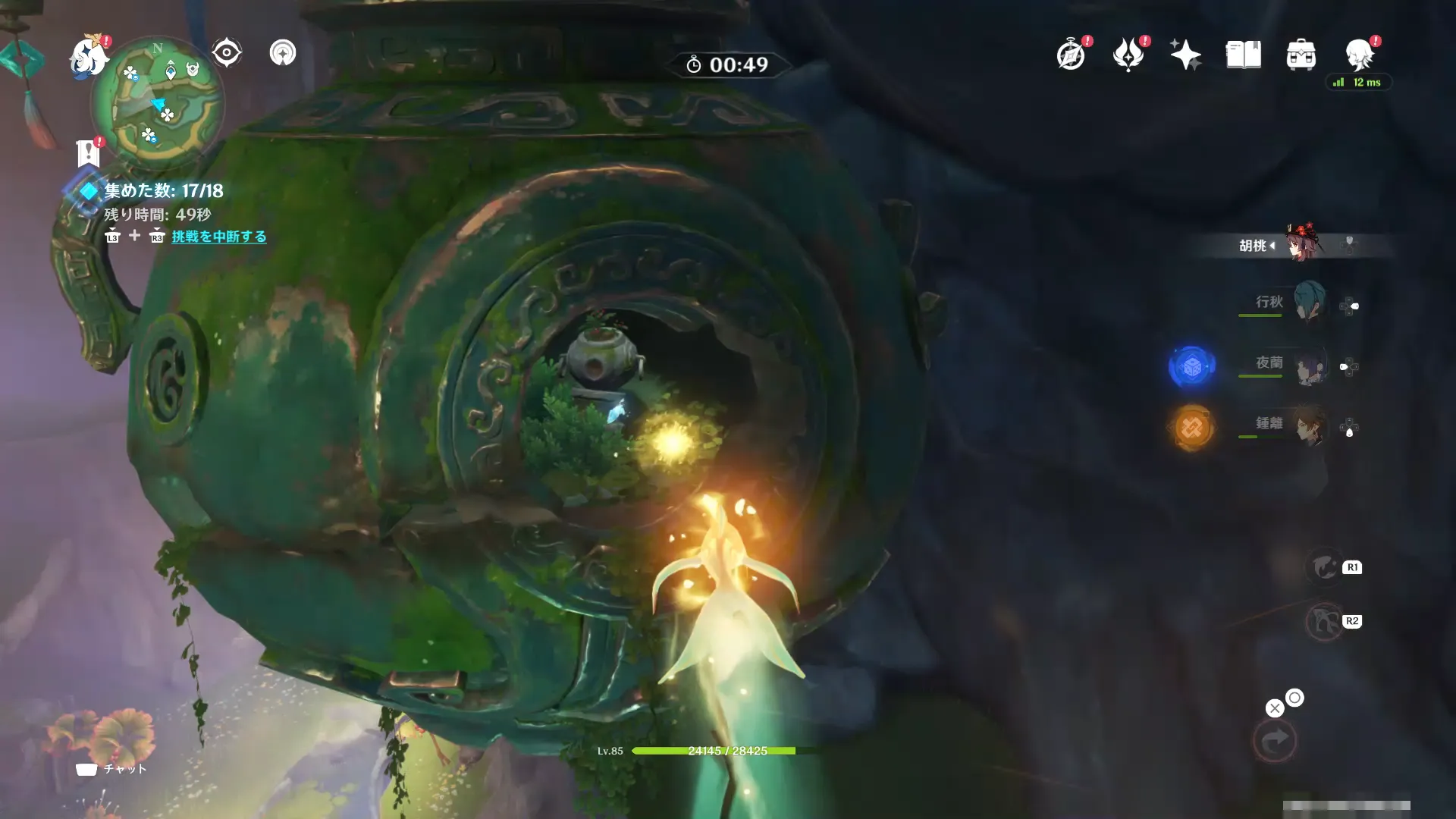1456x819 pixels.
Task: Toggle the elemental sight eye icon
Action: pos(226,53)
